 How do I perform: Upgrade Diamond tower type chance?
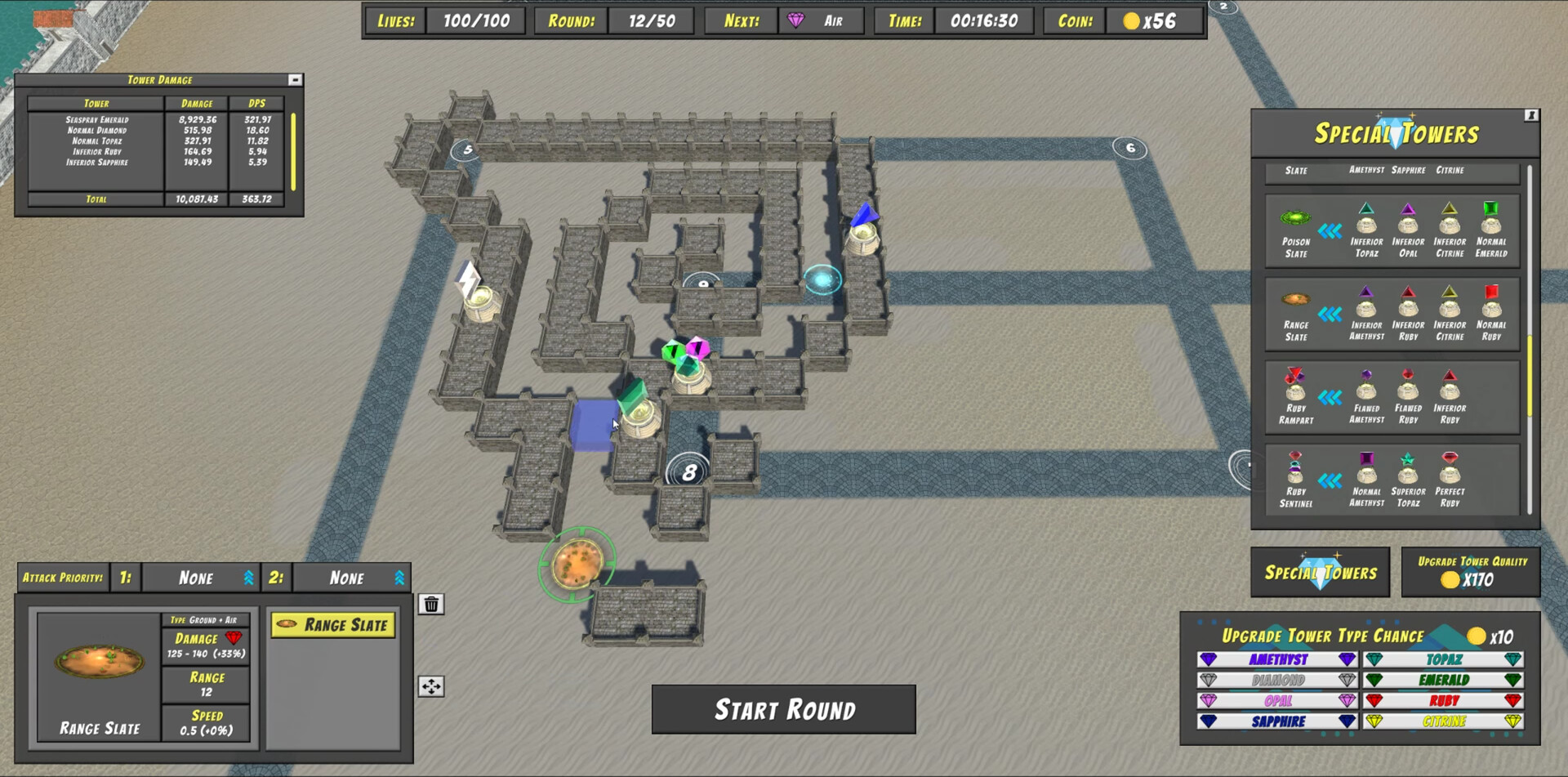click(1277, 680)
